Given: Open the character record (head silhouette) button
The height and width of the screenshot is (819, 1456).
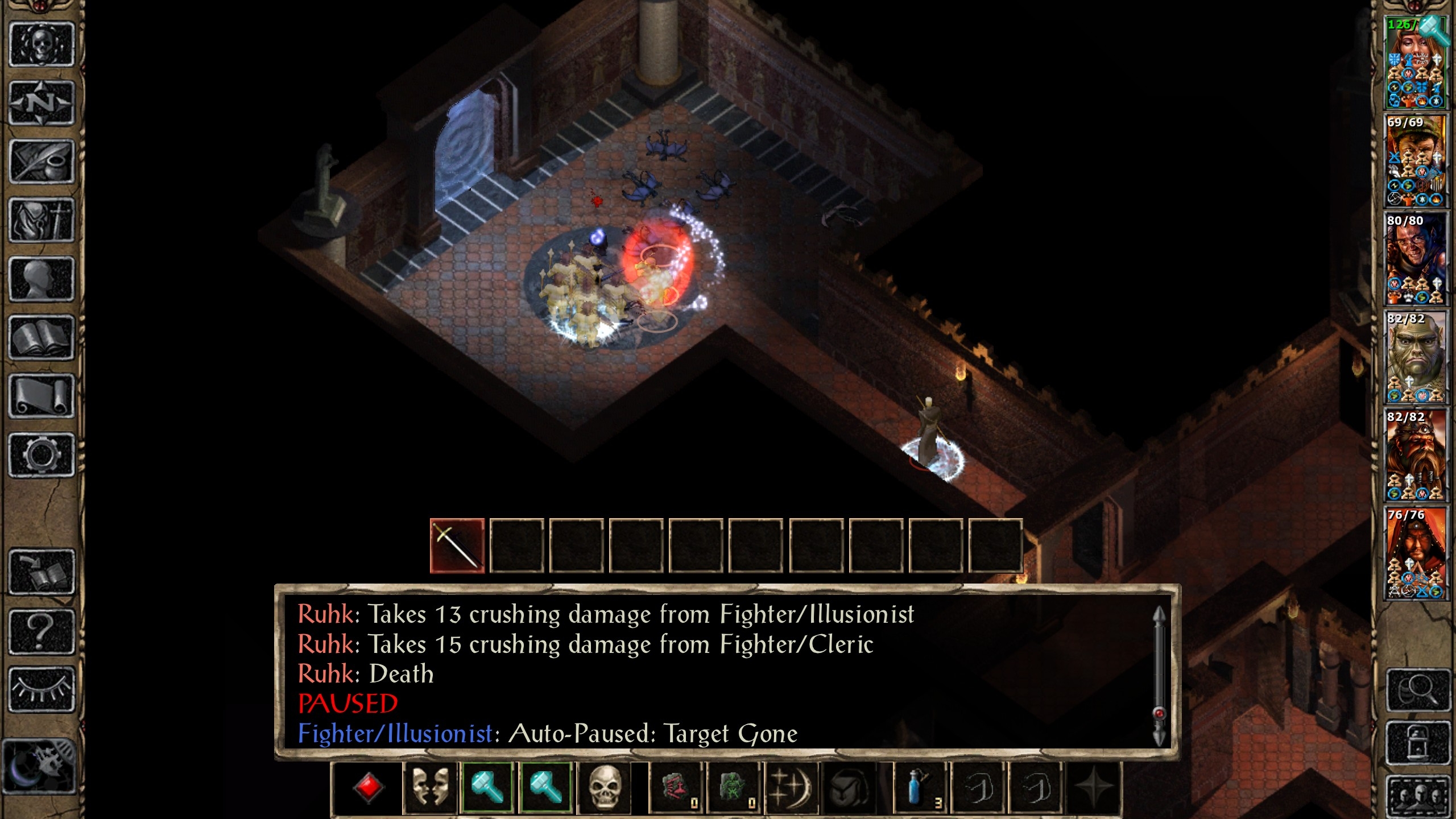Looking at the screenshot, I should click(x=42, y=279).
